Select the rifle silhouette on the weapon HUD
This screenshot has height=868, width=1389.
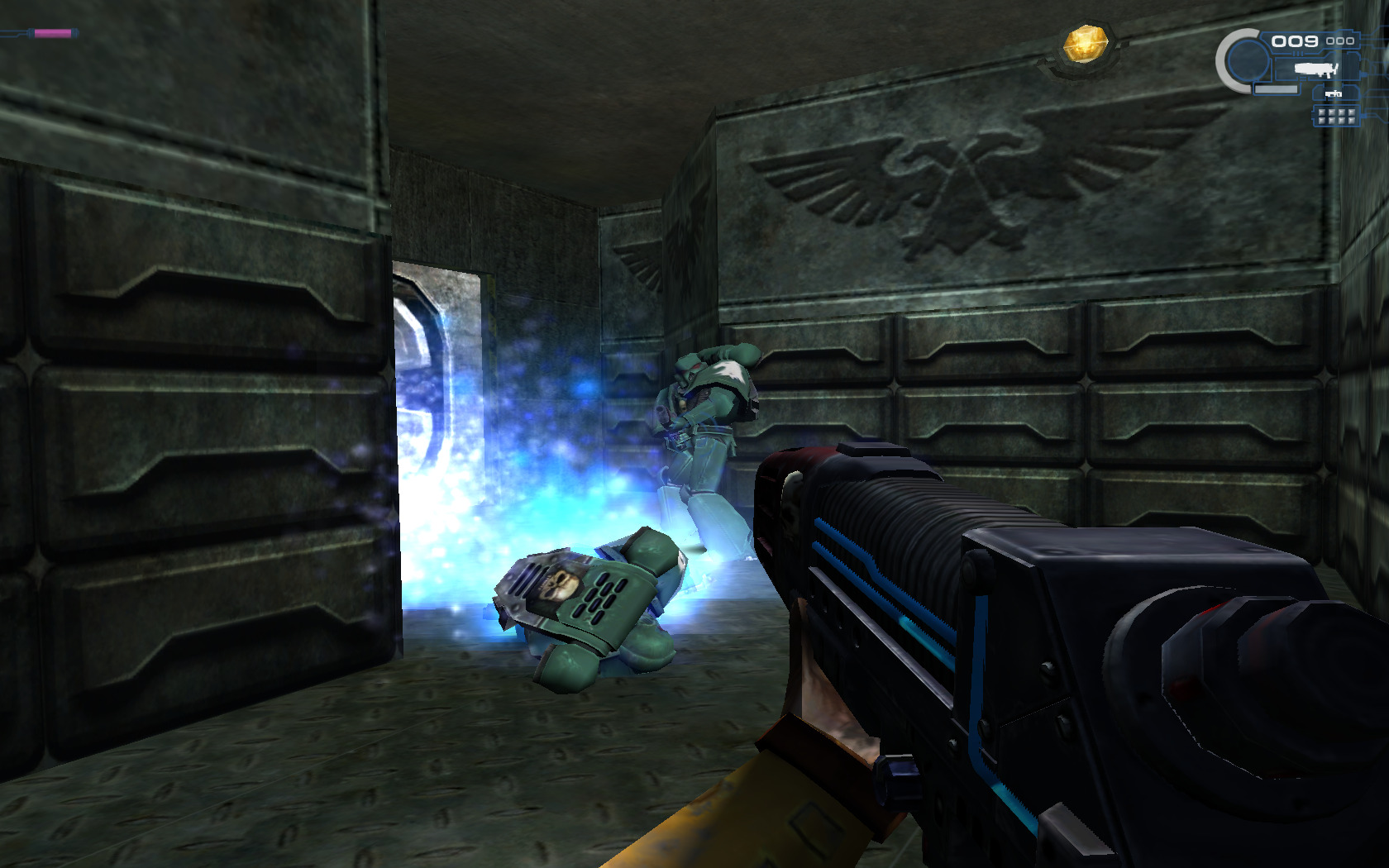[1315, 69]
